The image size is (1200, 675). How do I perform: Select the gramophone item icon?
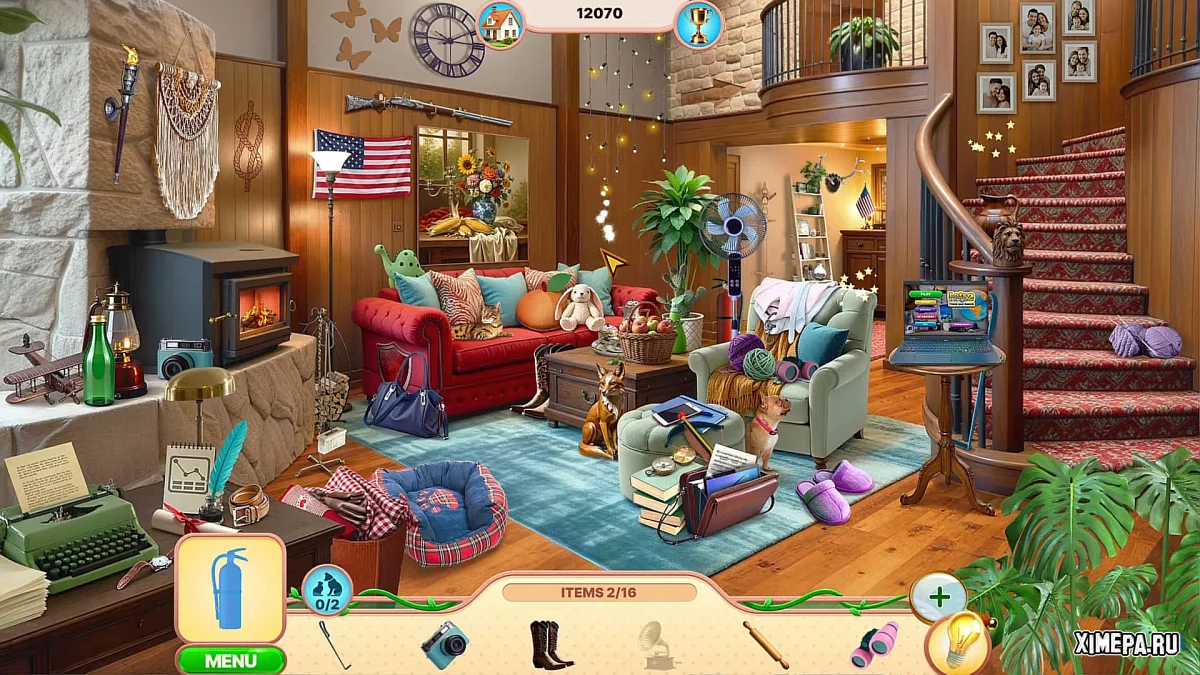click(x=658, y=645)
